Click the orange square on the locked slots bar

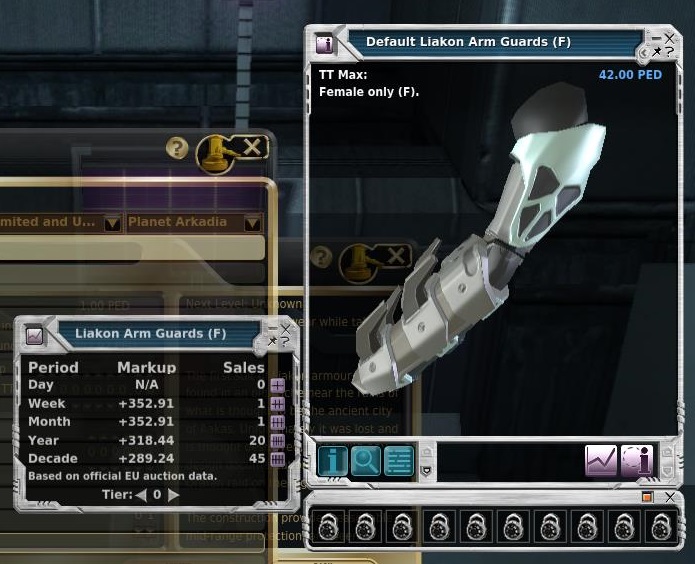click(x=647, y=497)
